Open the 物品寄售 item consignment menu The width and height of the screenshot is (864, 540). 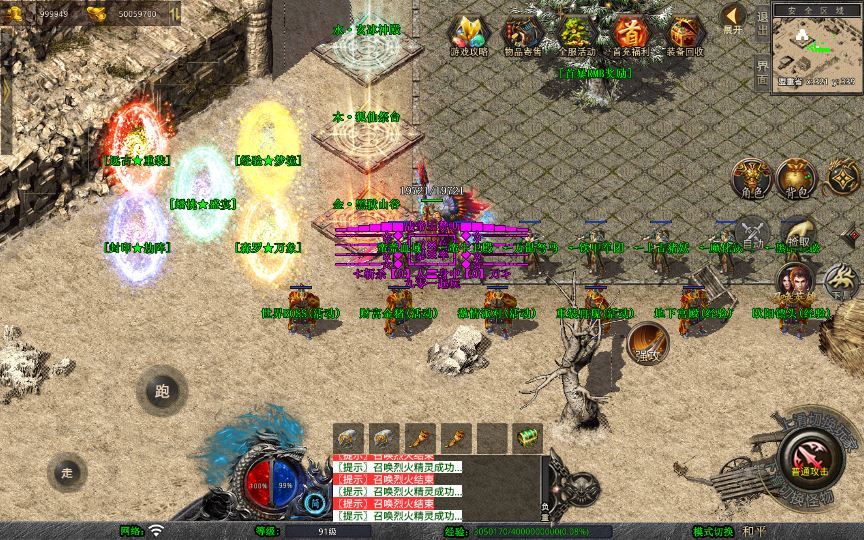click(521, 35)
